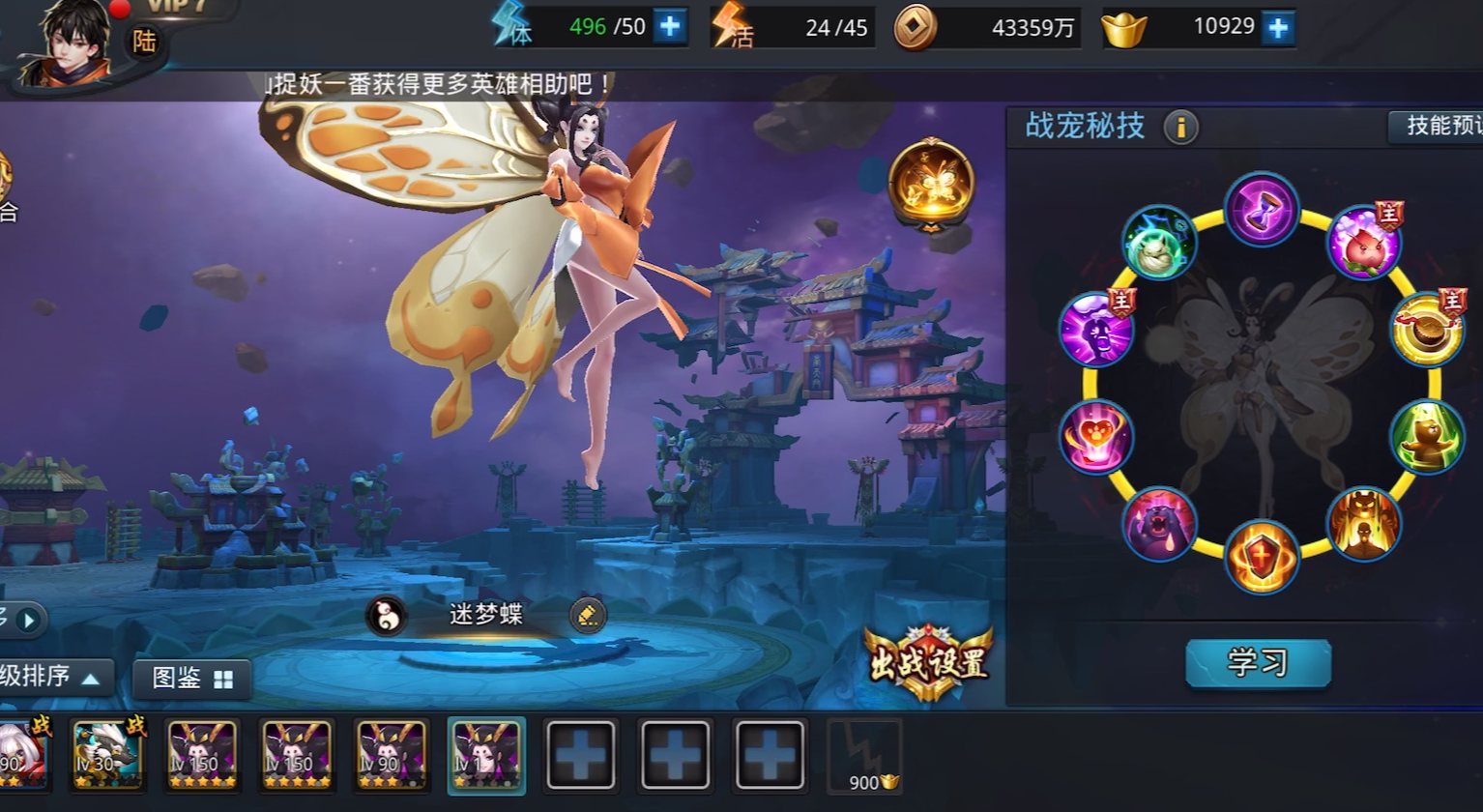Toggle the info bubble next to 战宠秘技
The image size is (1483, 812).
click(x=1180, y=127)
